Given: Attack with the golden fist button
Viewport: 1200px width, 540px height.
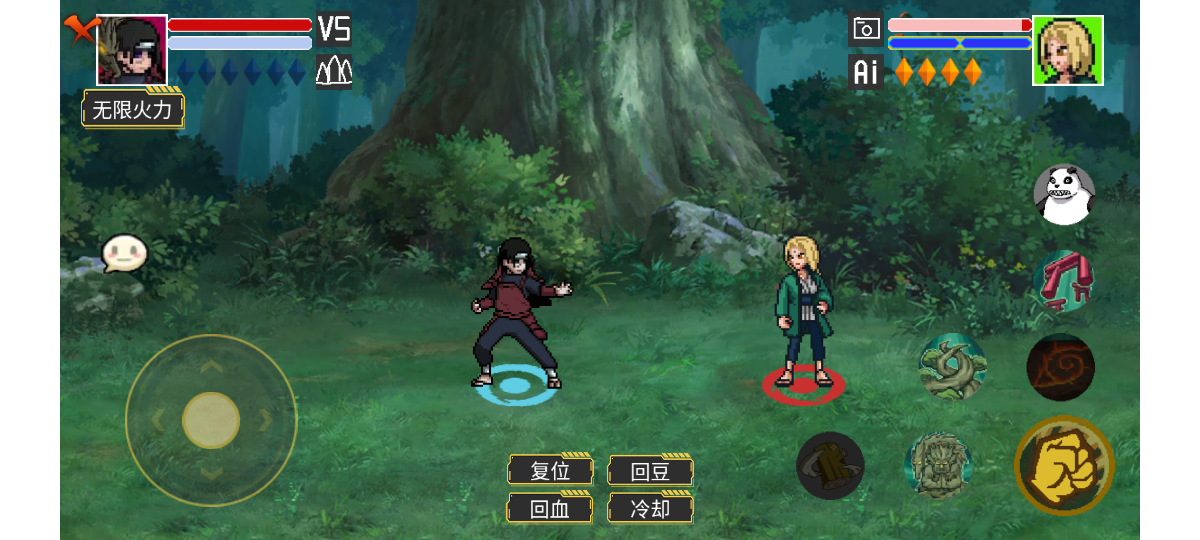Looking at the screenshot, I should 1064,465.
